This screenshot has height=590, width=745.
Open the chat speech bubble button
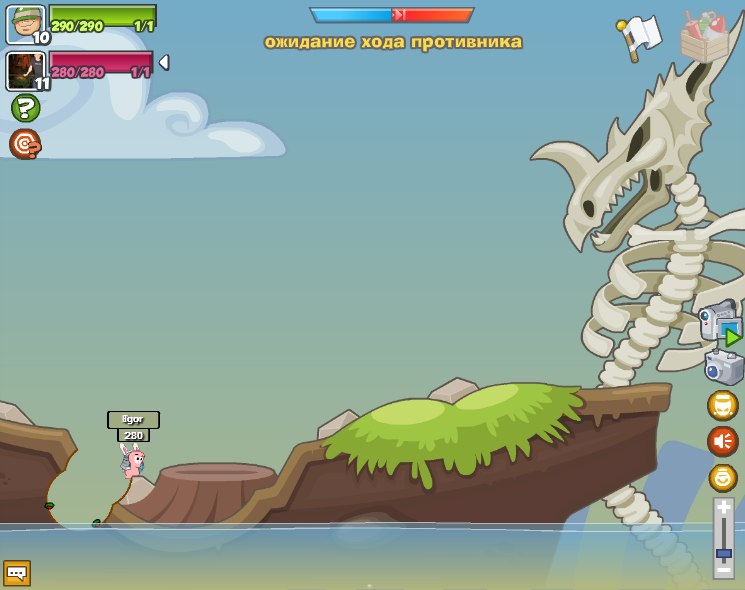point(17,573)
